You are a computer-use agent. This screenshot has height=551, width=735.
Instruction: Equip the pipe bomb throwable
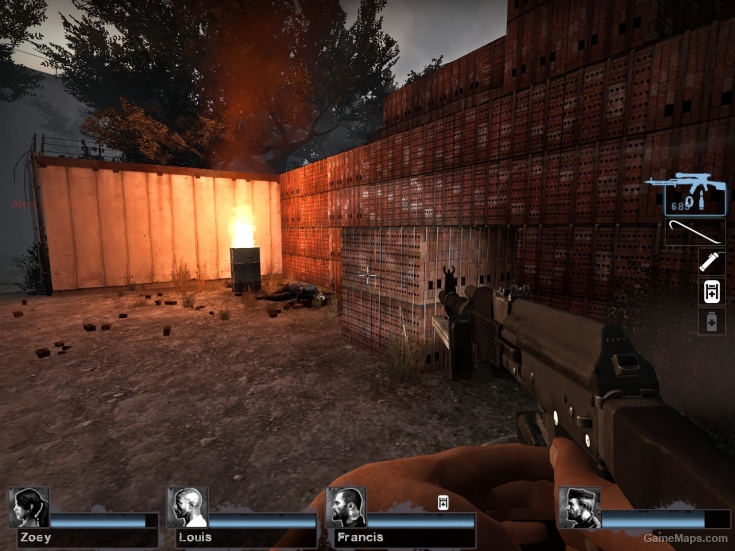pyautogui.click(x=711, y=262)
